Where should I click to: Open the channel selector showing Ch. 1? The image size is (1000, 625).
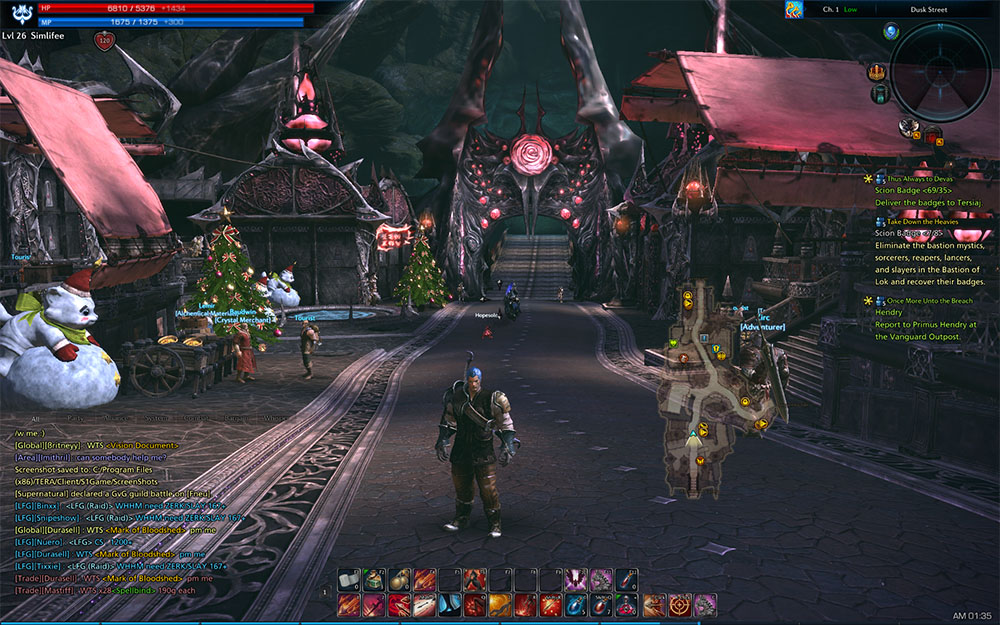click(x=840, y=9)
